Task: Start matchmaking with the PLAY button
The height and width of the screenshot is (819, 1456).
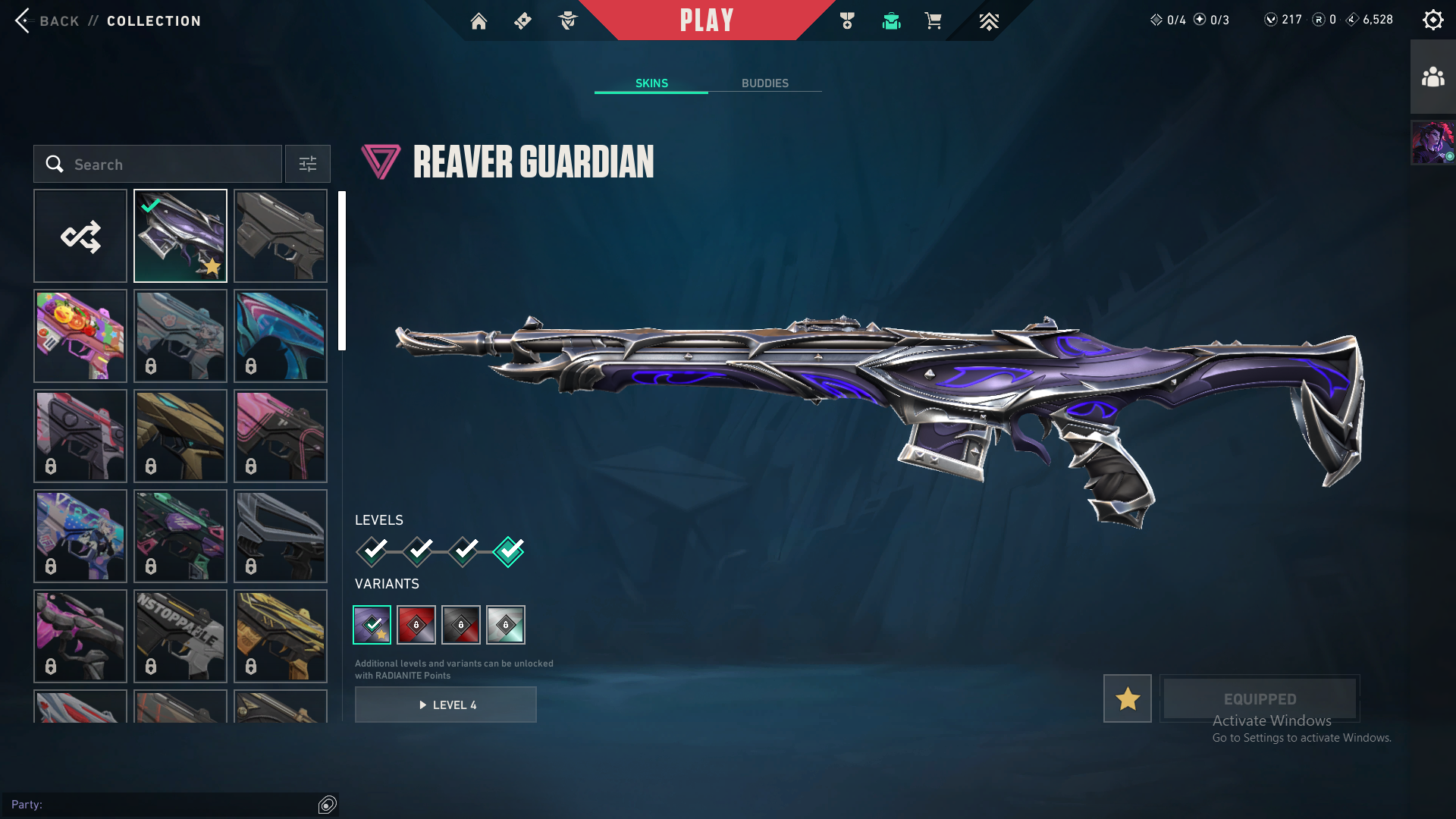Action: pyautogui.click(x=706, y=20)
